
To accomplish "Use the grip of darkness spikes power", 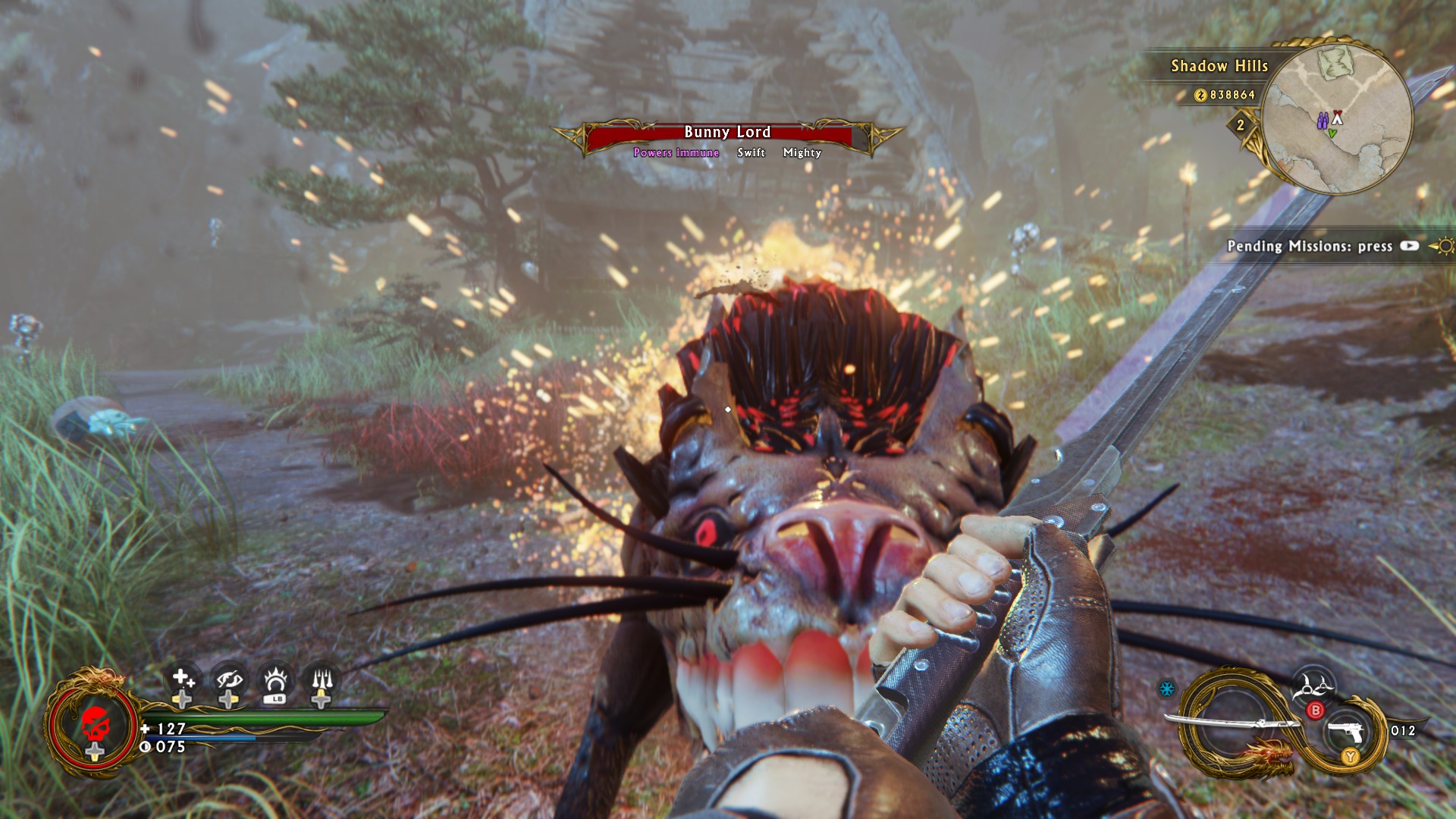I will pyautogui.click(x=322, y=678).
